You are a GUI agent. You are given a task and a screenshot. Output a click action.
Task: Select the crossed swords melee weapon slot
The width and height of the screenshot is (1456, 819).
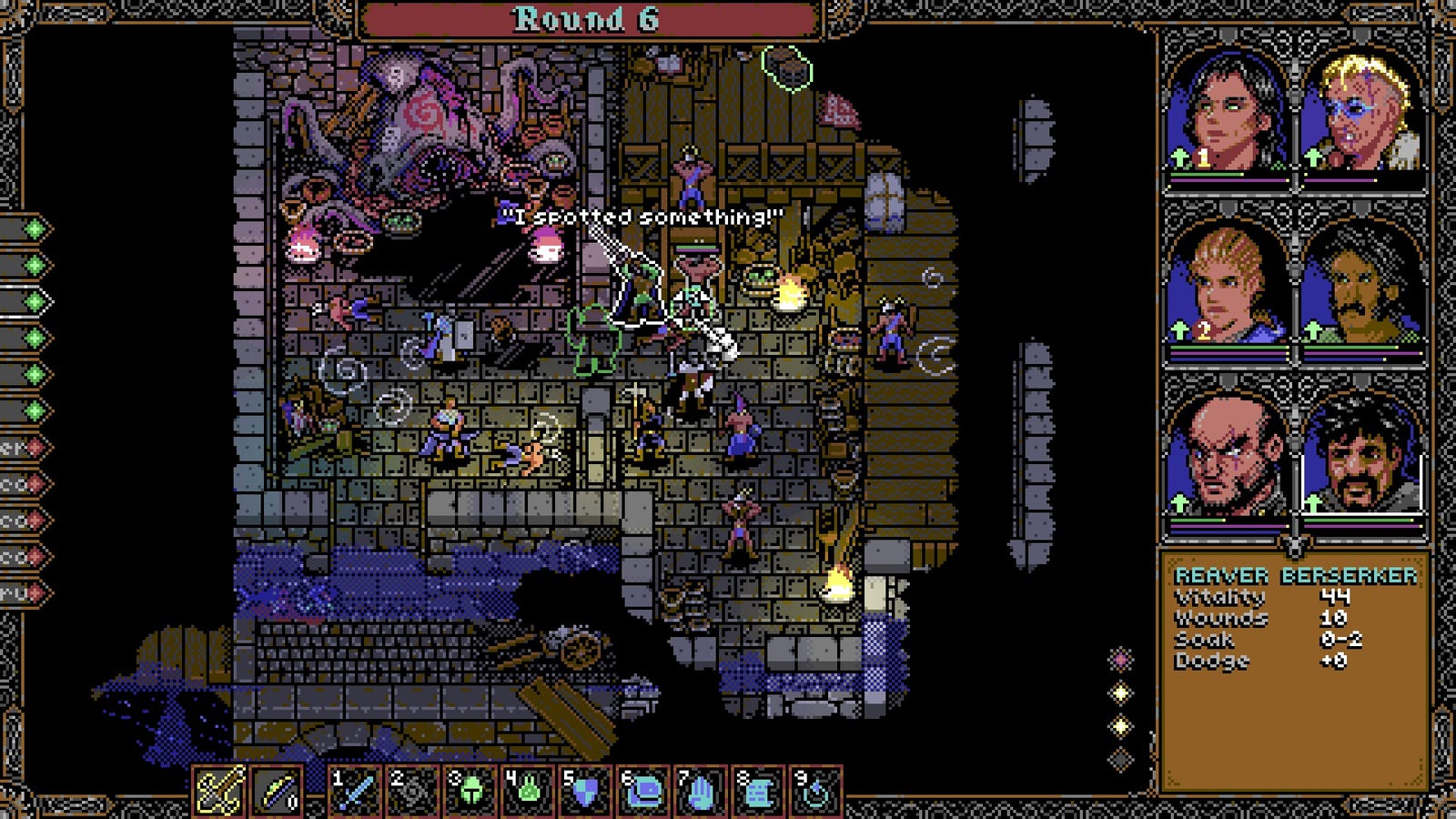point(219,791)
